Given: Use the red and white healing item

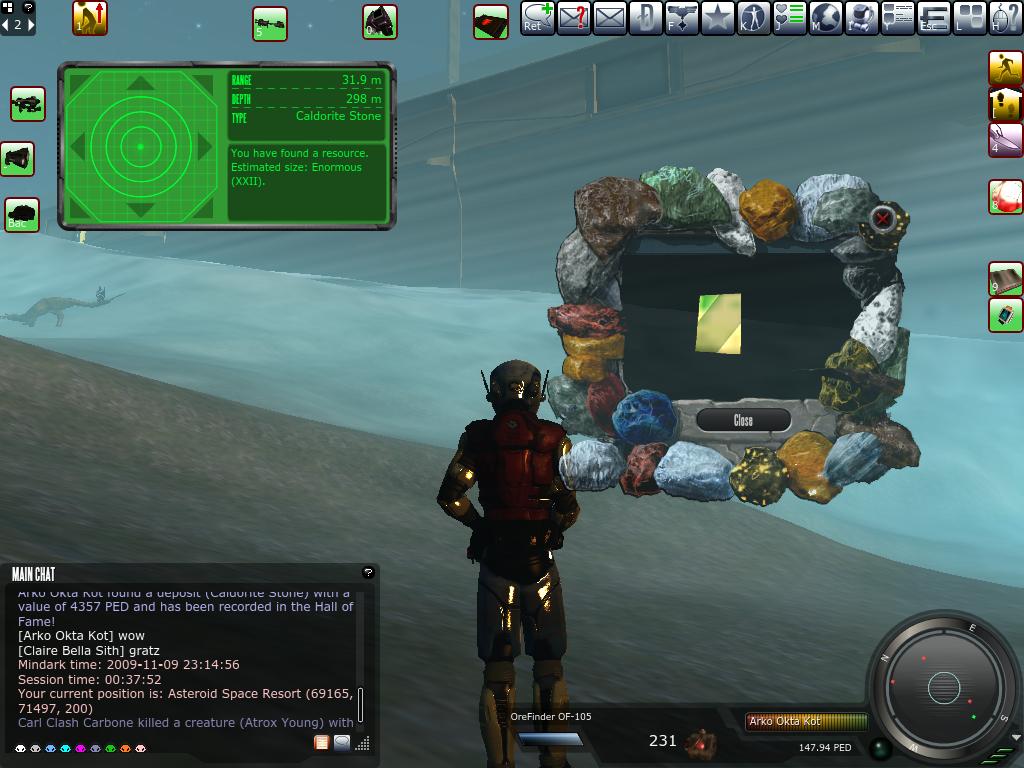Looking at the screenshot, I should coord(1005,196).
